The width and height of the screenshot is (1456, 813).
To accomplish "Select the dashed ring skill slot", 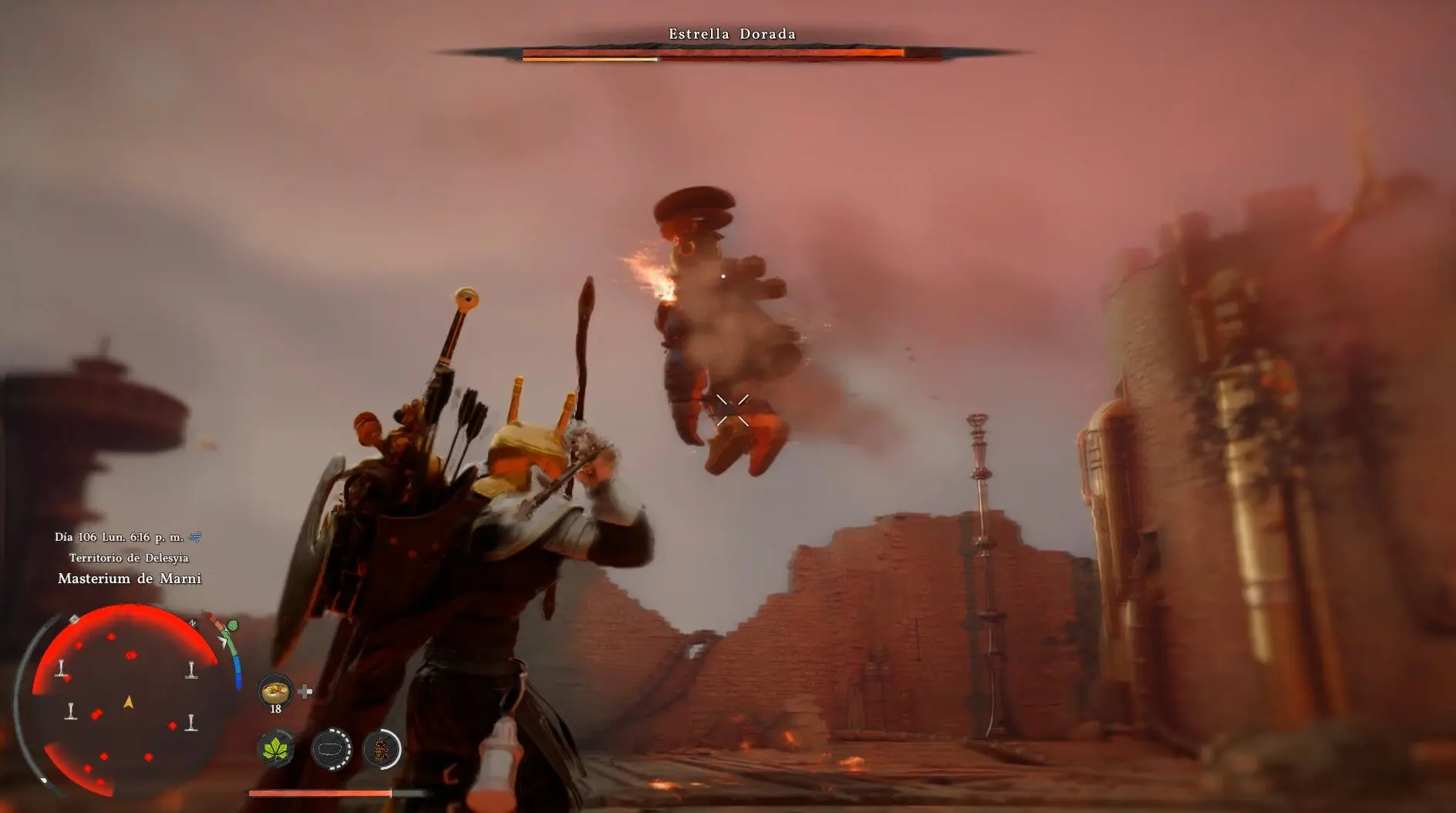I will 332,748.
